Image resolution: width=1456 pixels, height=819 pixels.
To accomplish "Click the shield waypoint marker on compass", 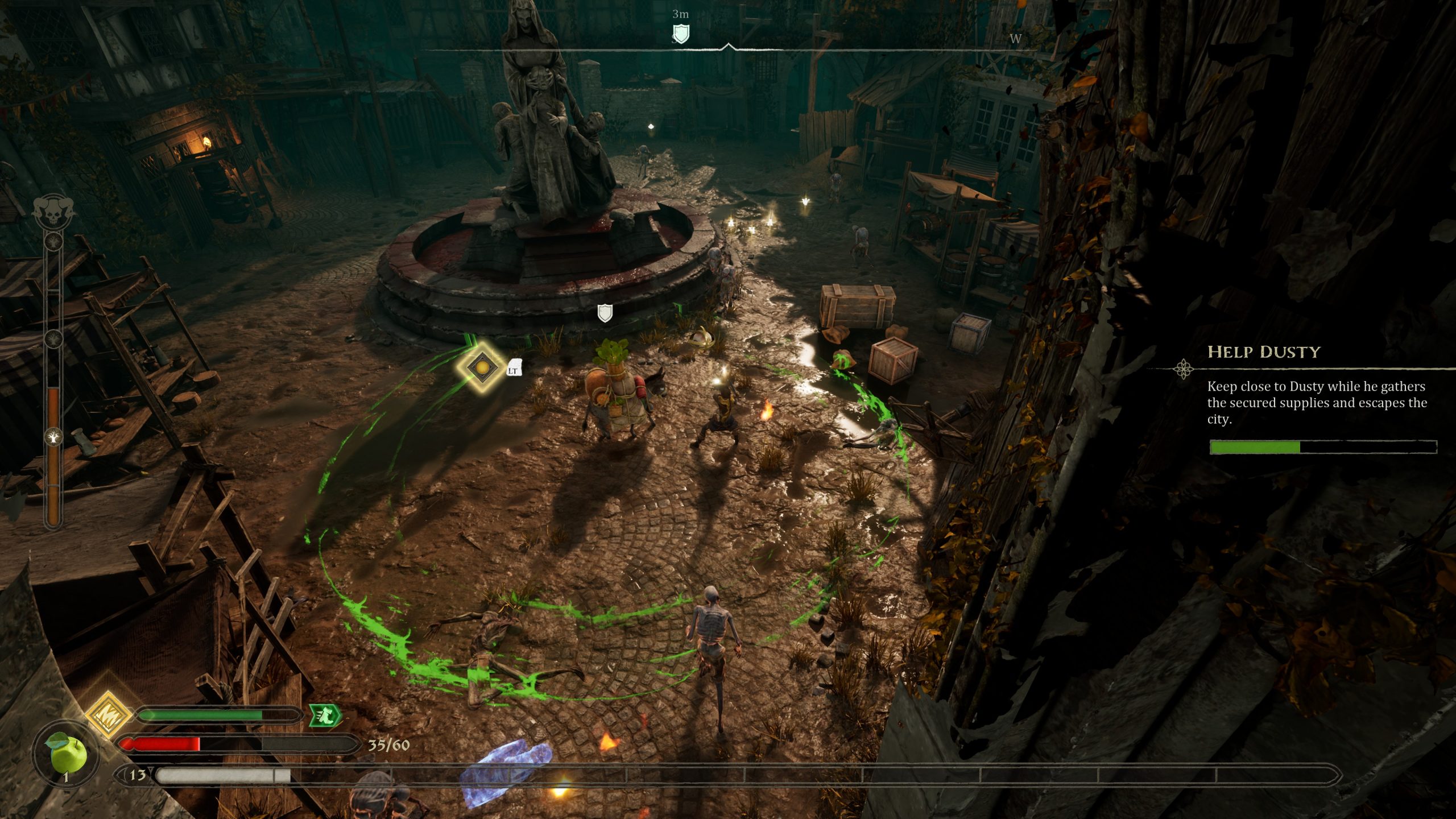I will [x=681, y=33].
